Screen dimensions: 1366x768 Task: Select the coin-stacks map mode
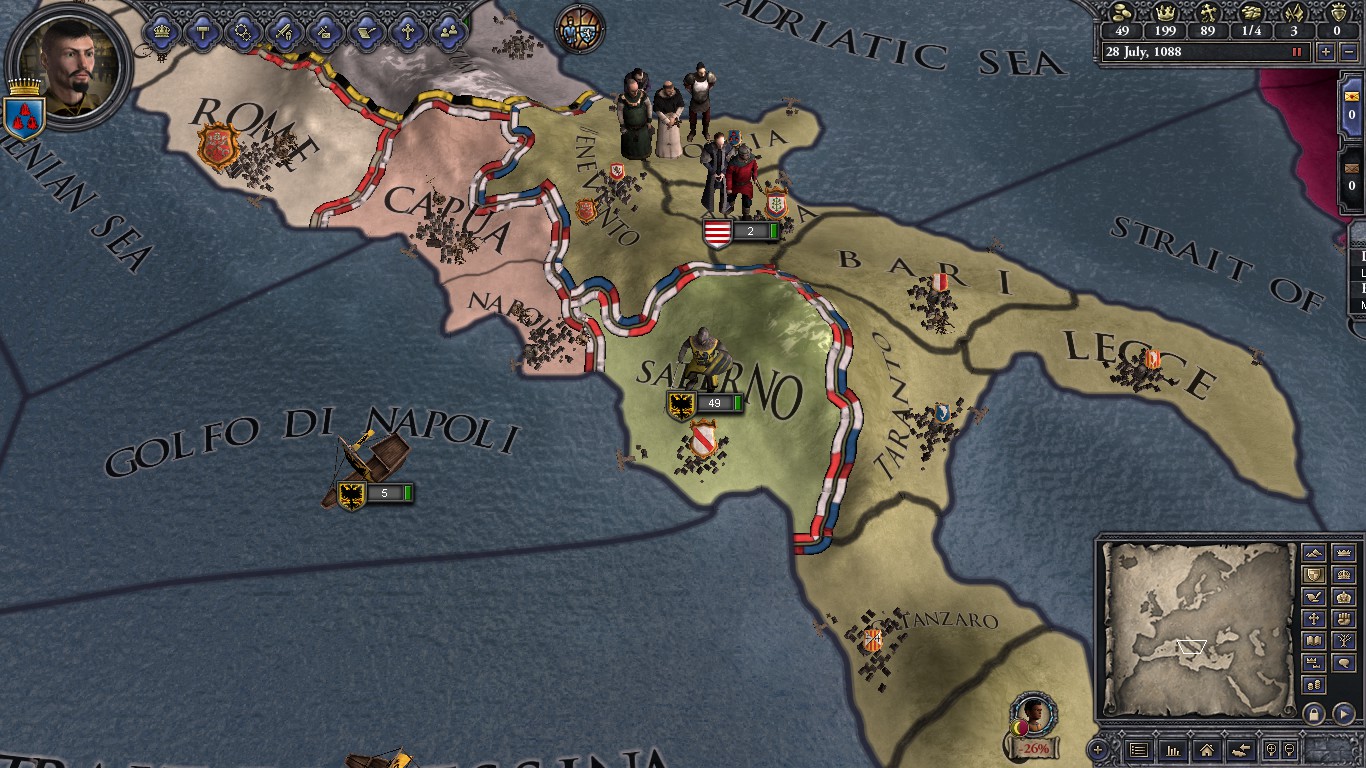tap(1314, 685)
